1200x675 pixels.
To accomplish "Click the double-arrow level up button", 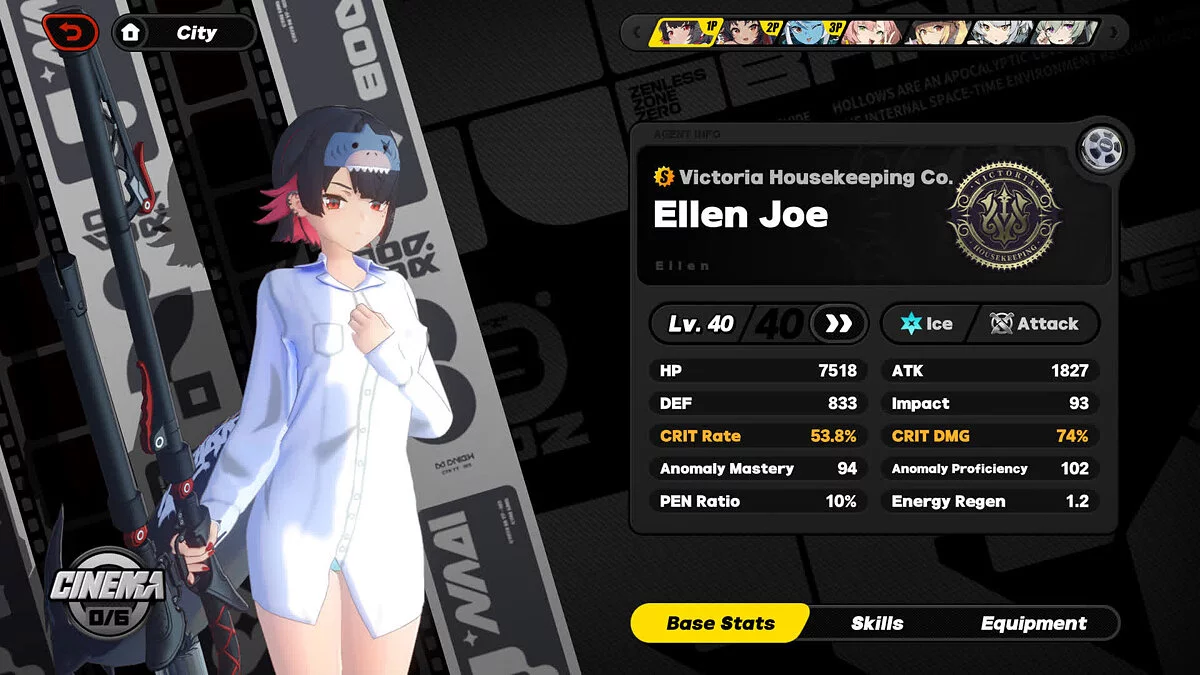I will [838, 323].
